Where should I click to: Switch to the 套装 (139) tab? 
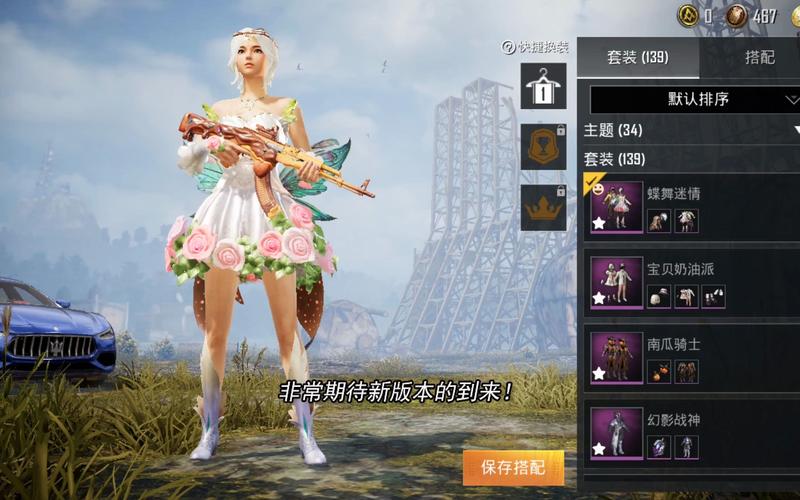[x=637, y=57]
